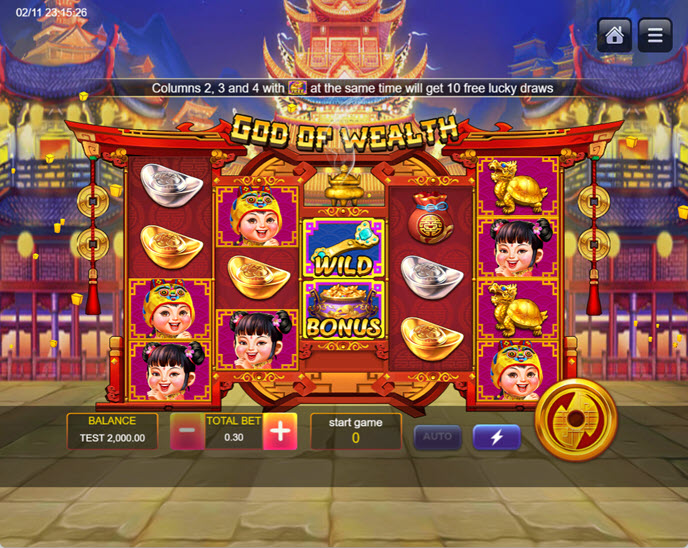Open the home button

(614, 35)
